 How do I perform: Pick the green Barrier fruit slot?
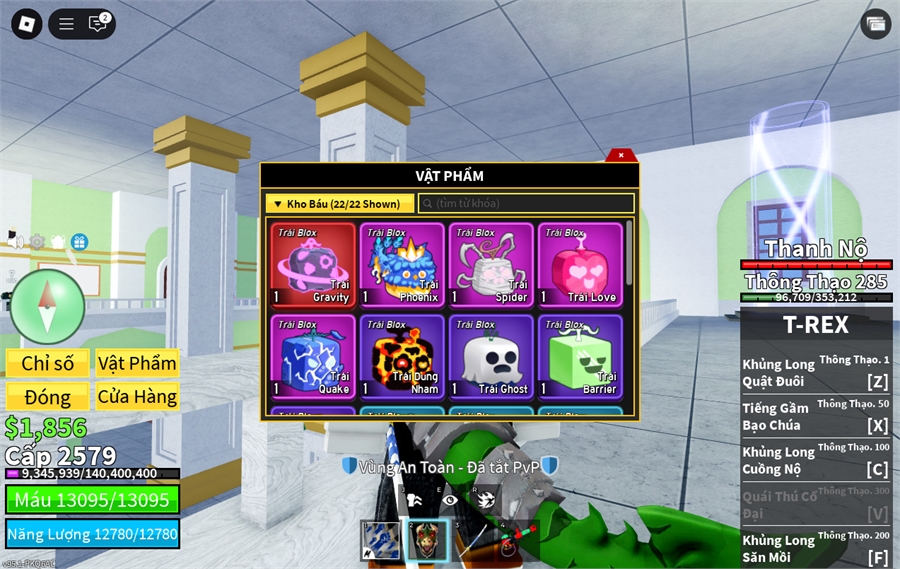click(580, 357)
